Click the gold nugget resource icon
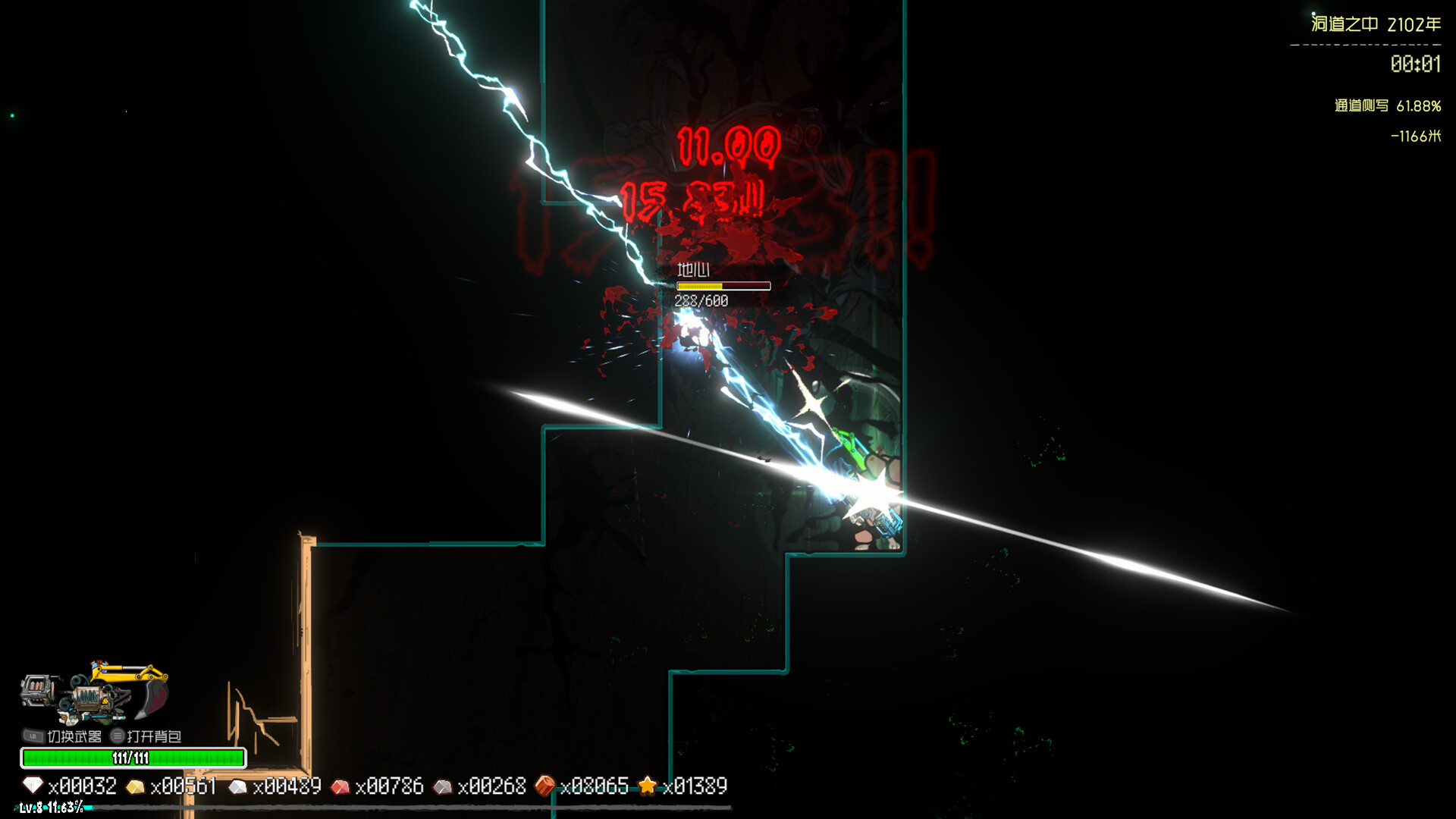This screenshot has width=1456, height=819. (136, 786)
